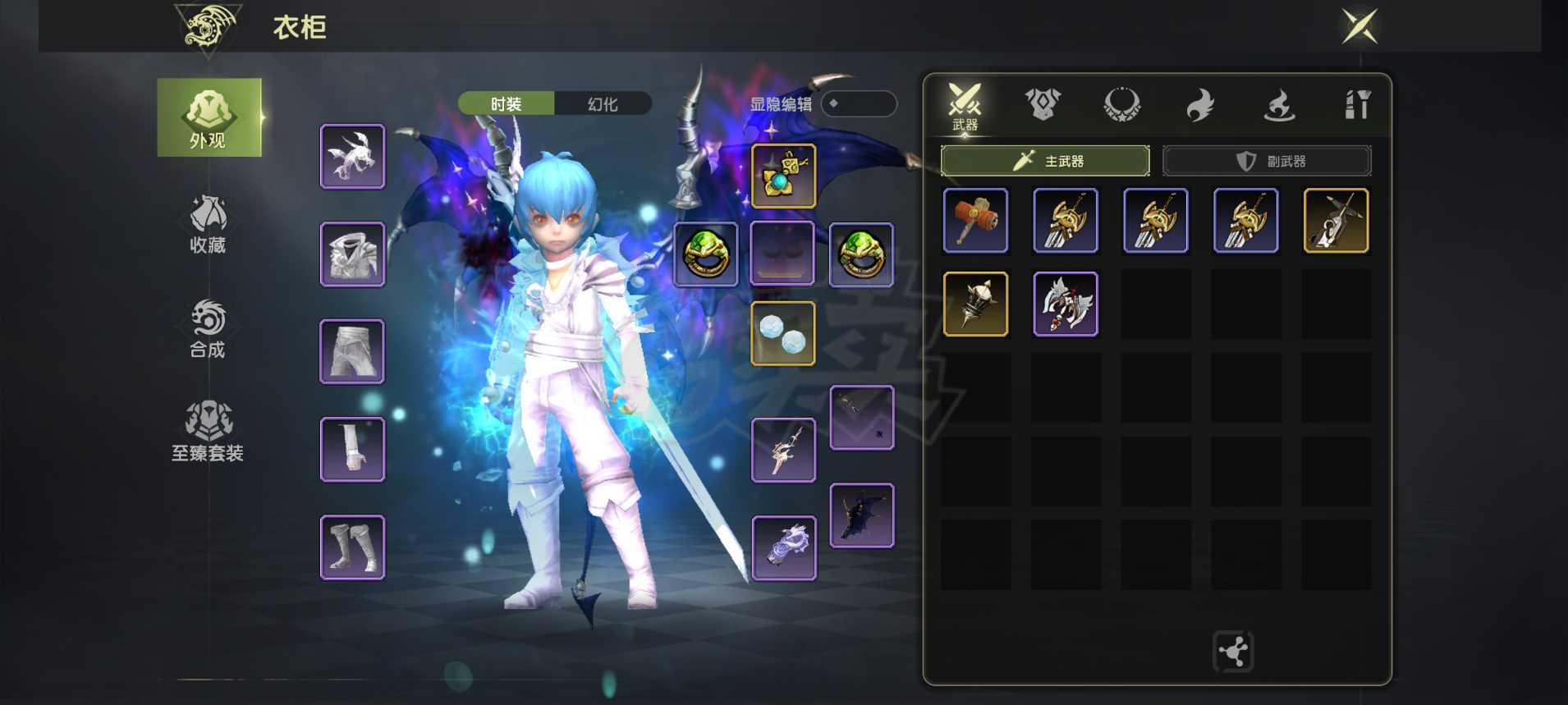Select the white jacket costume slot
The image size is (1568, 705).
pos(352,254)
